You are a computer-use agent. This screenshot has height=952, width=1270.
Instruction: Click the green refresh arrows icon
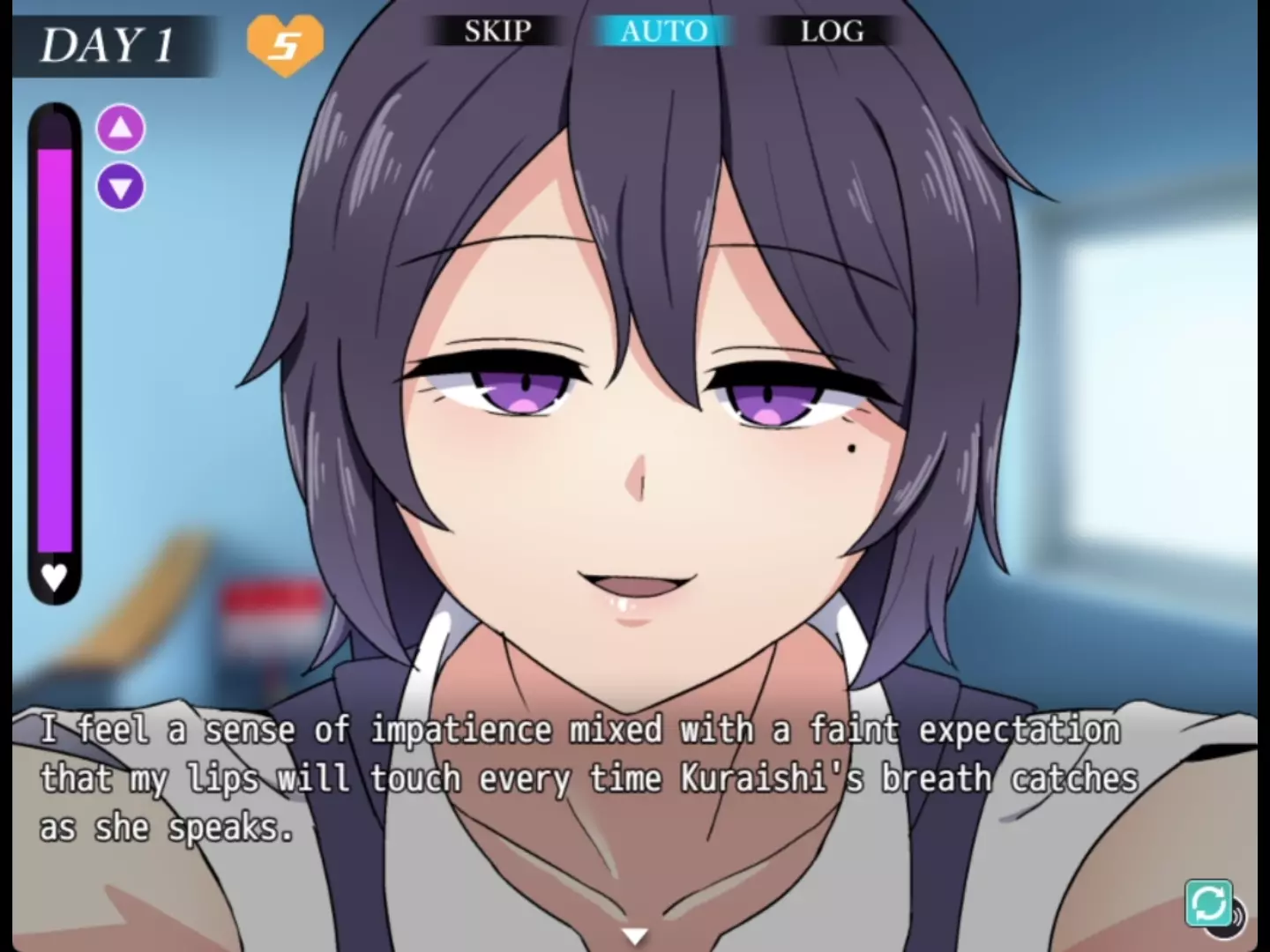coord(1208,903)
